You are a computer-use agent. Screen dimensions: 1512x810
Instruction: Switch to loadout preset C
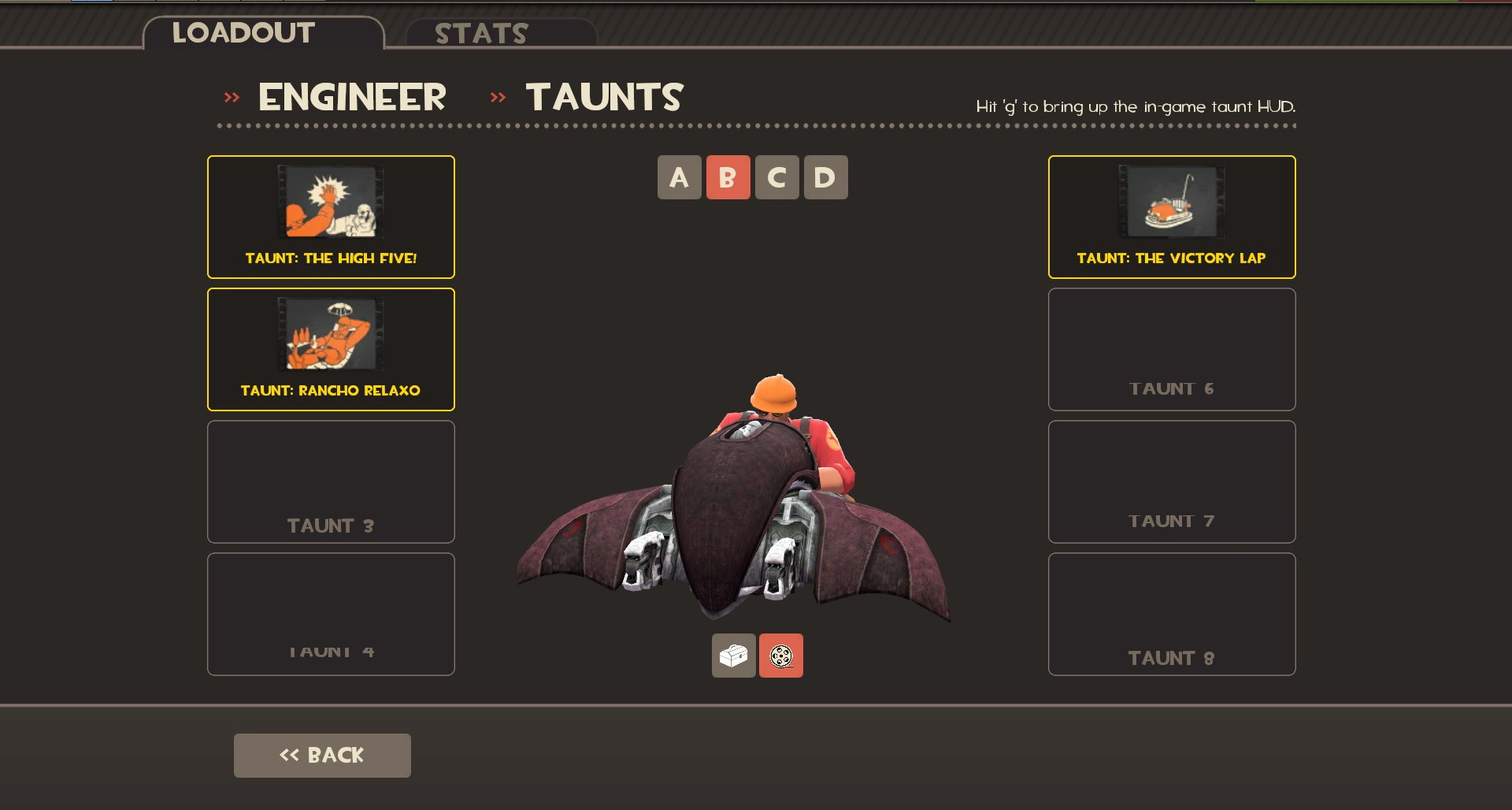click(x=777, y=177)
